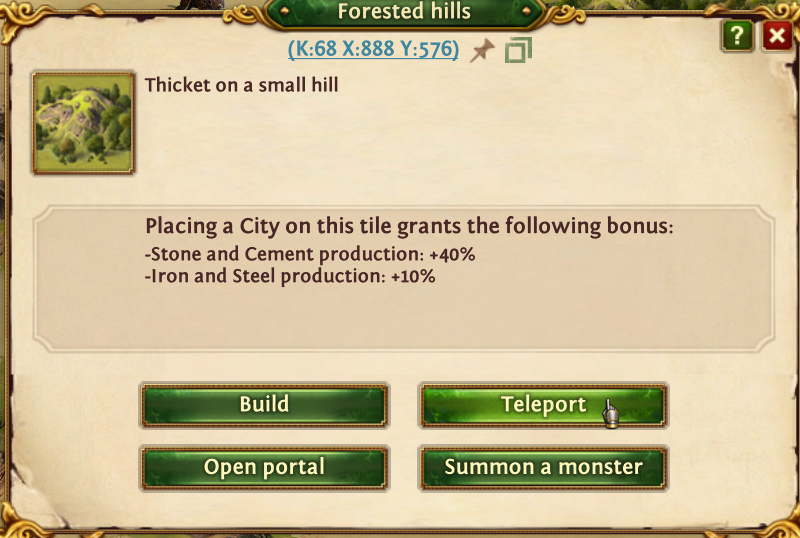The height and width of the screenshot is (538, 800).
Task: Click the Forested hills tile thumbnail
Action: point(83,122)
